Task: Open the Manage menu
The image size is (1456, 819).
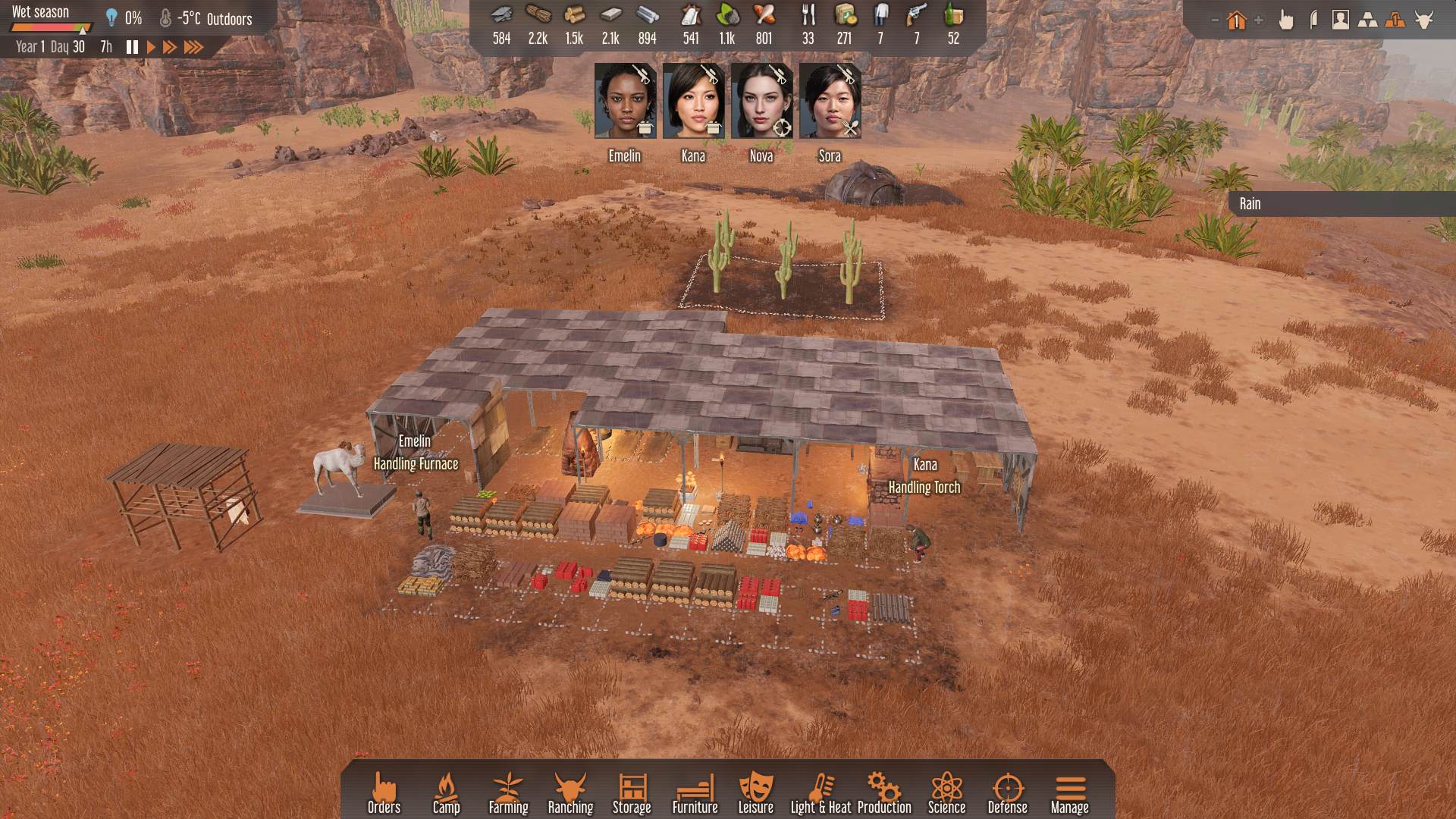Action: [1069, 793]
